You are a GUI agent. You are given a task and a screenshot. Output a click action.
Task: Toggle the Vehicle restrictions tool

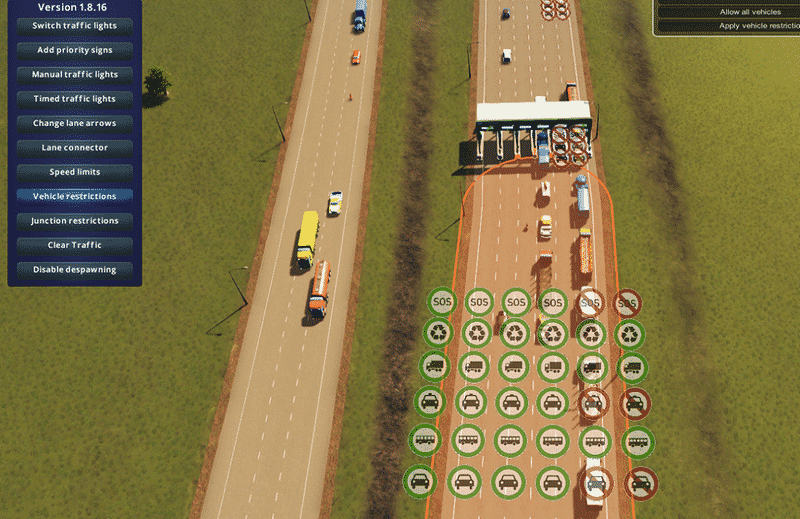point(74,196)
